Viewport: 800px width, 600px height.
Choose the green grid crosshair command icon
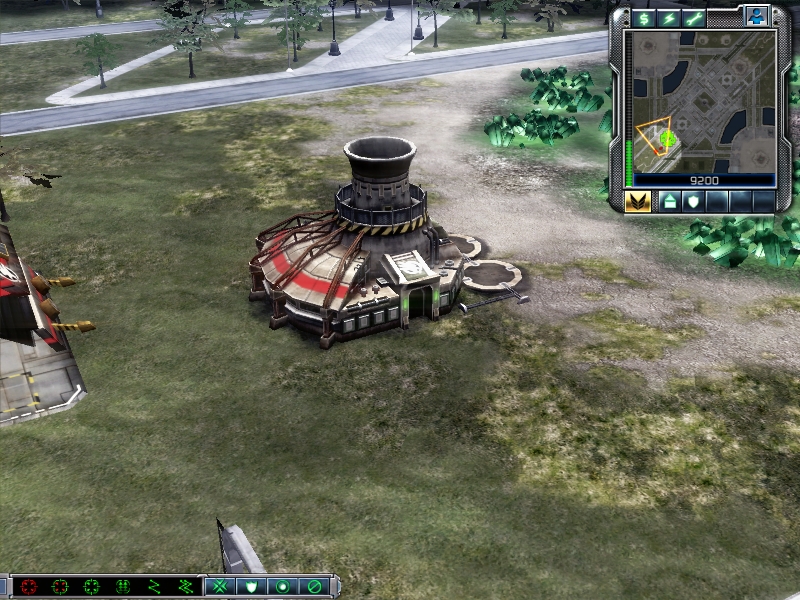[x=123, y=587]
